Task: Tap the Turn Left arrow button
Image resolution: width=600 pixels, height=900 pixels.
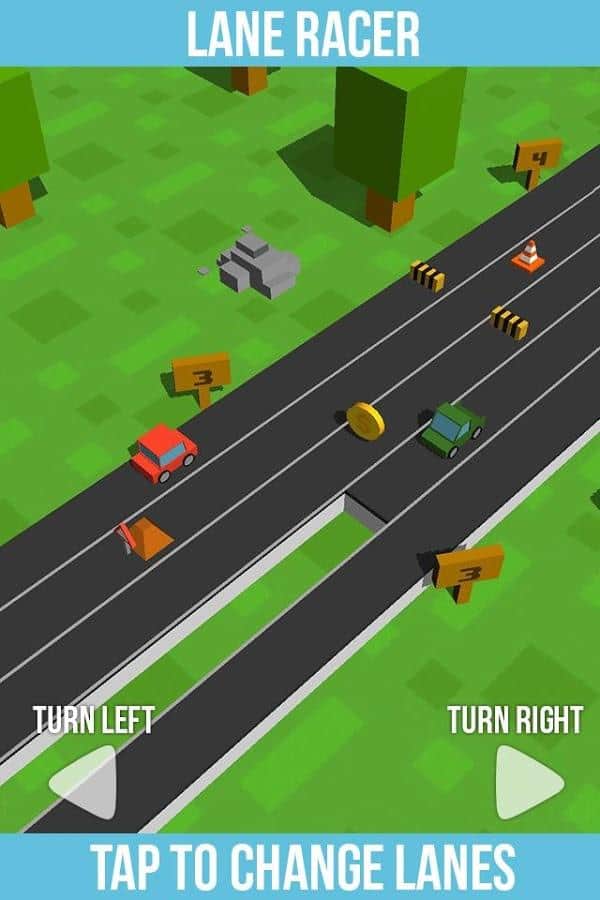Action: 87,782
